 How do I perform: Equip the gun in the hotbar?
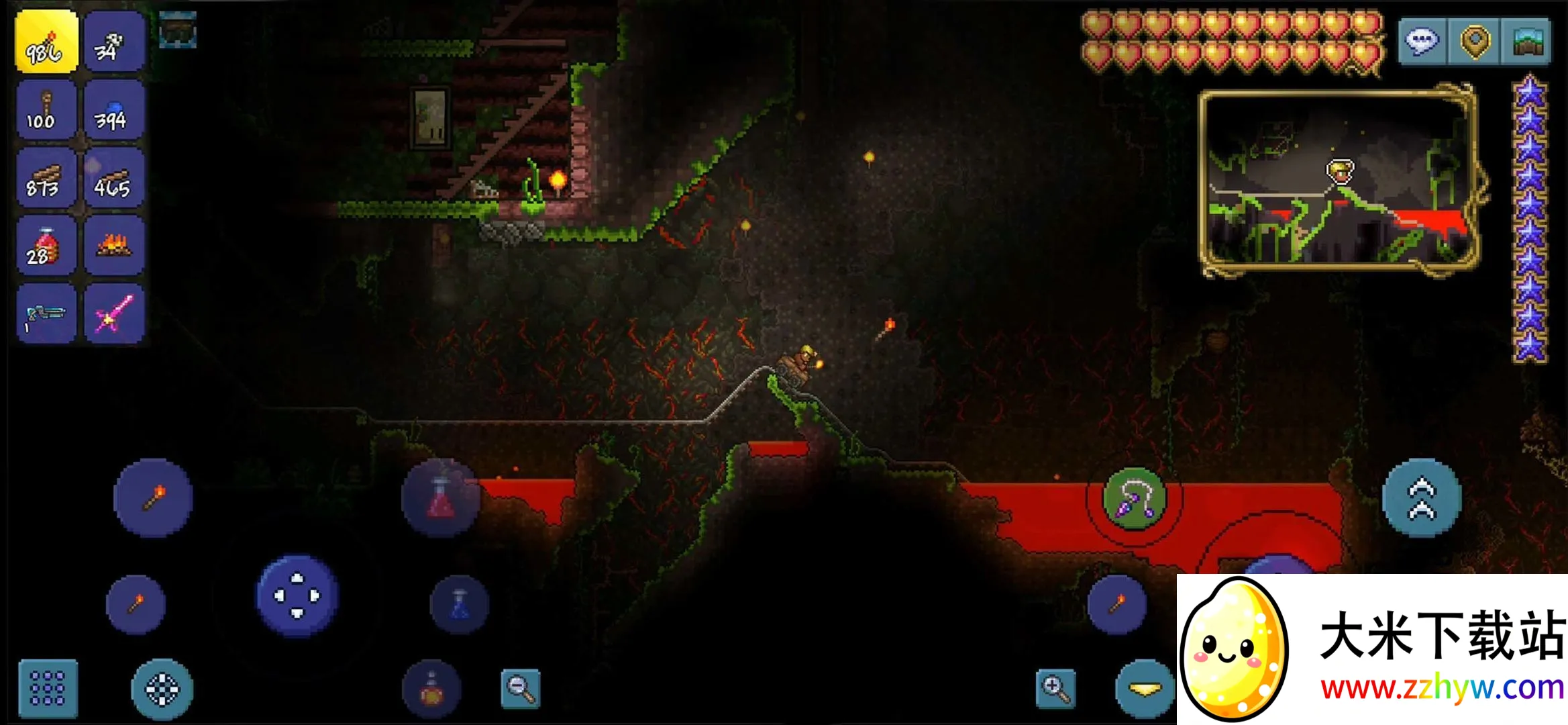tap(46, 314)
